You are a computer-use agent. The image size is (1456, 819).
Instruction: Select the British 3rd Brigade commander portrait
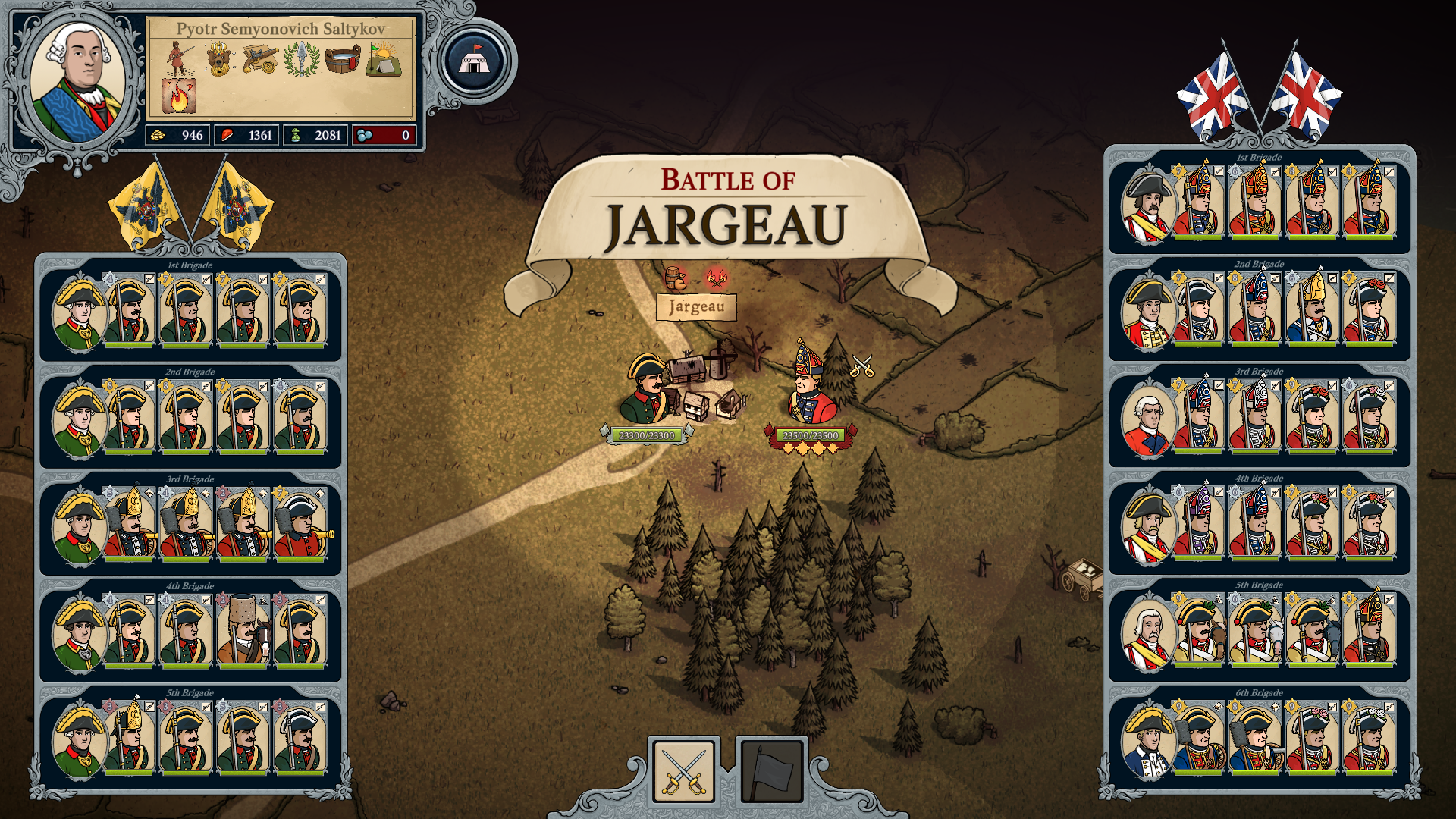tap(1148, 419)
